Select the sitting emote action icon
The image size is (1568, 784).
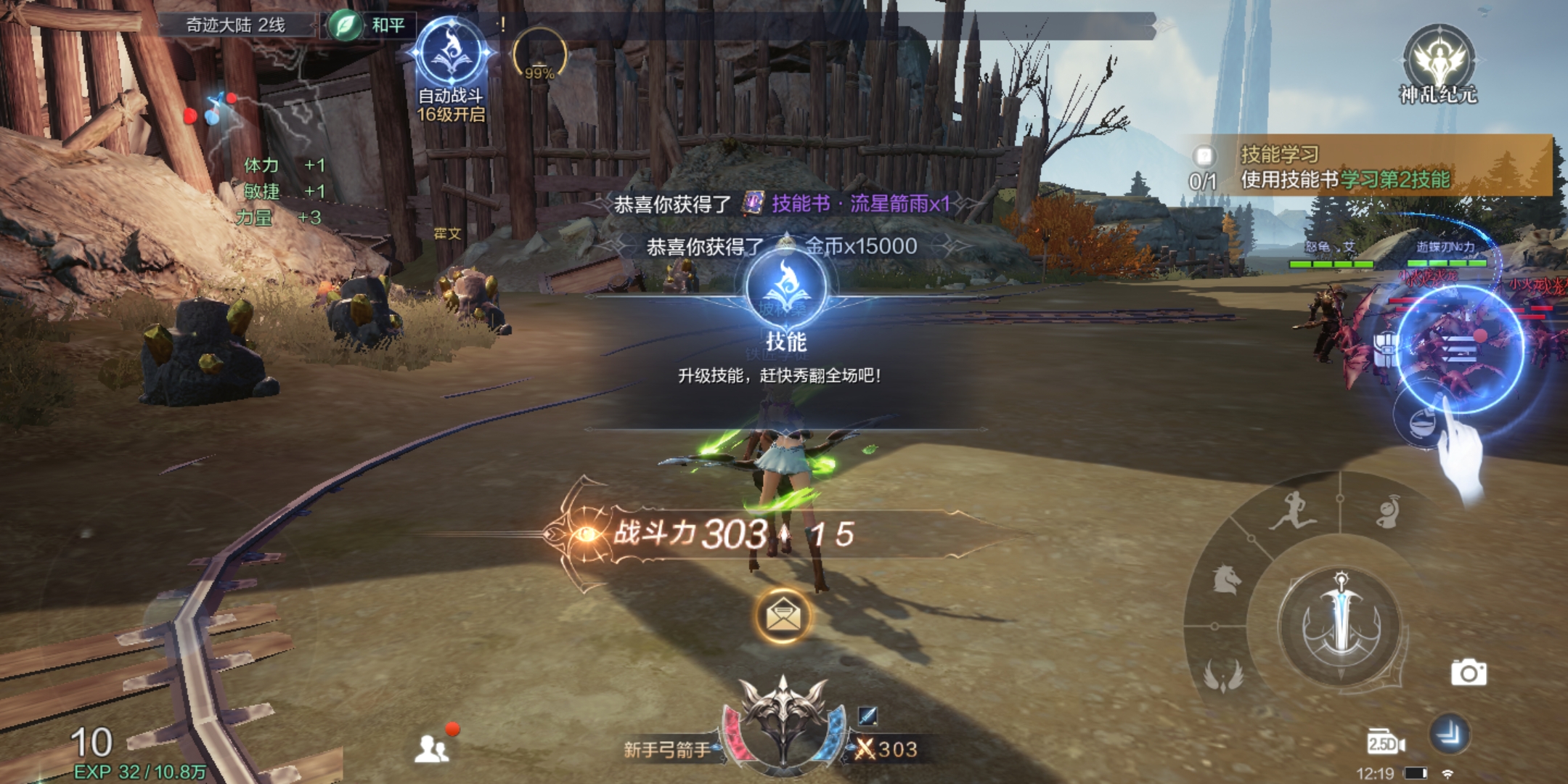tap(1388, 511)
